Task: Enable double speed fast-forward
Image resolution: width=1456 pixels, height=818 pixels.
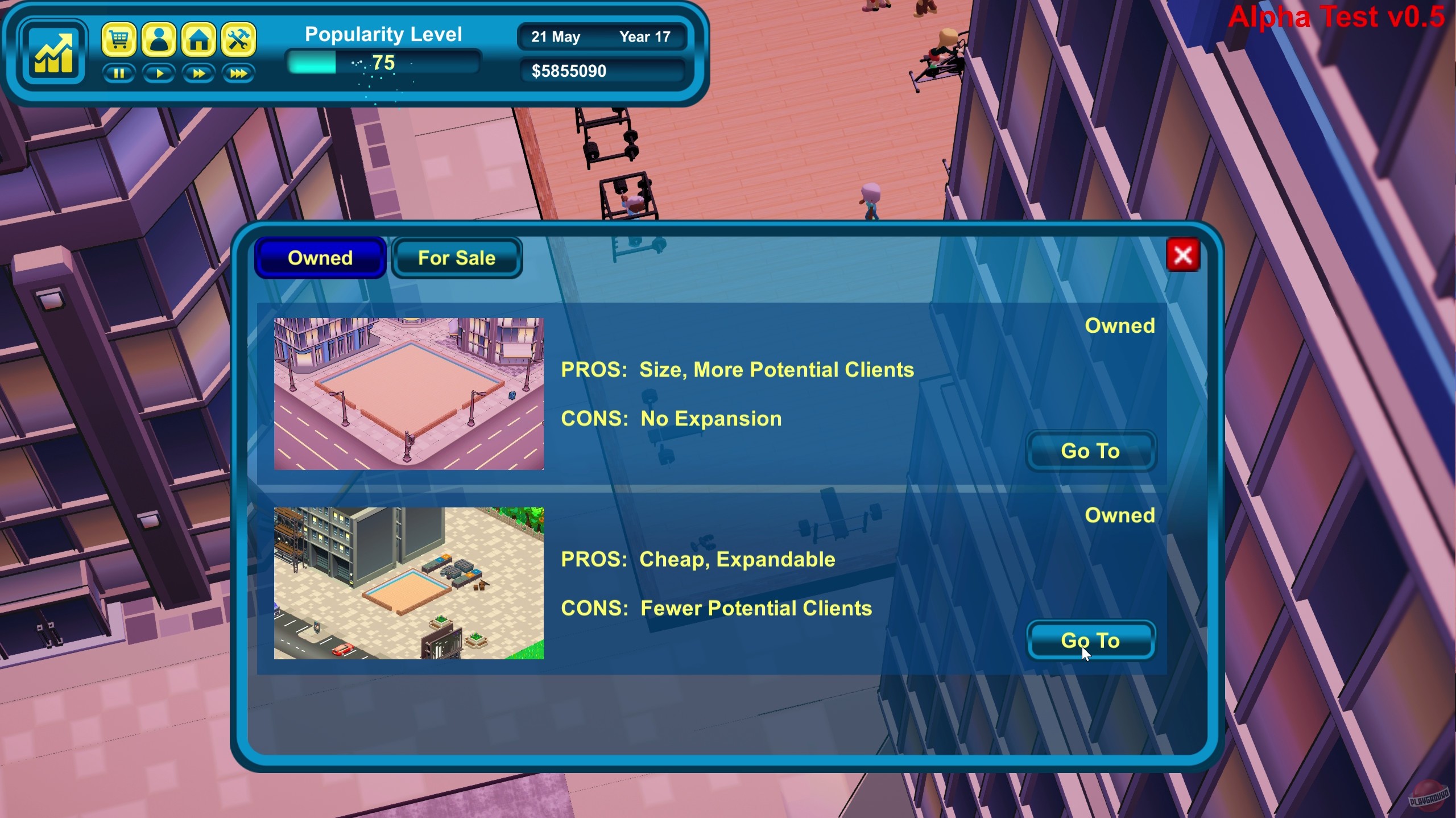Action: 199,73
